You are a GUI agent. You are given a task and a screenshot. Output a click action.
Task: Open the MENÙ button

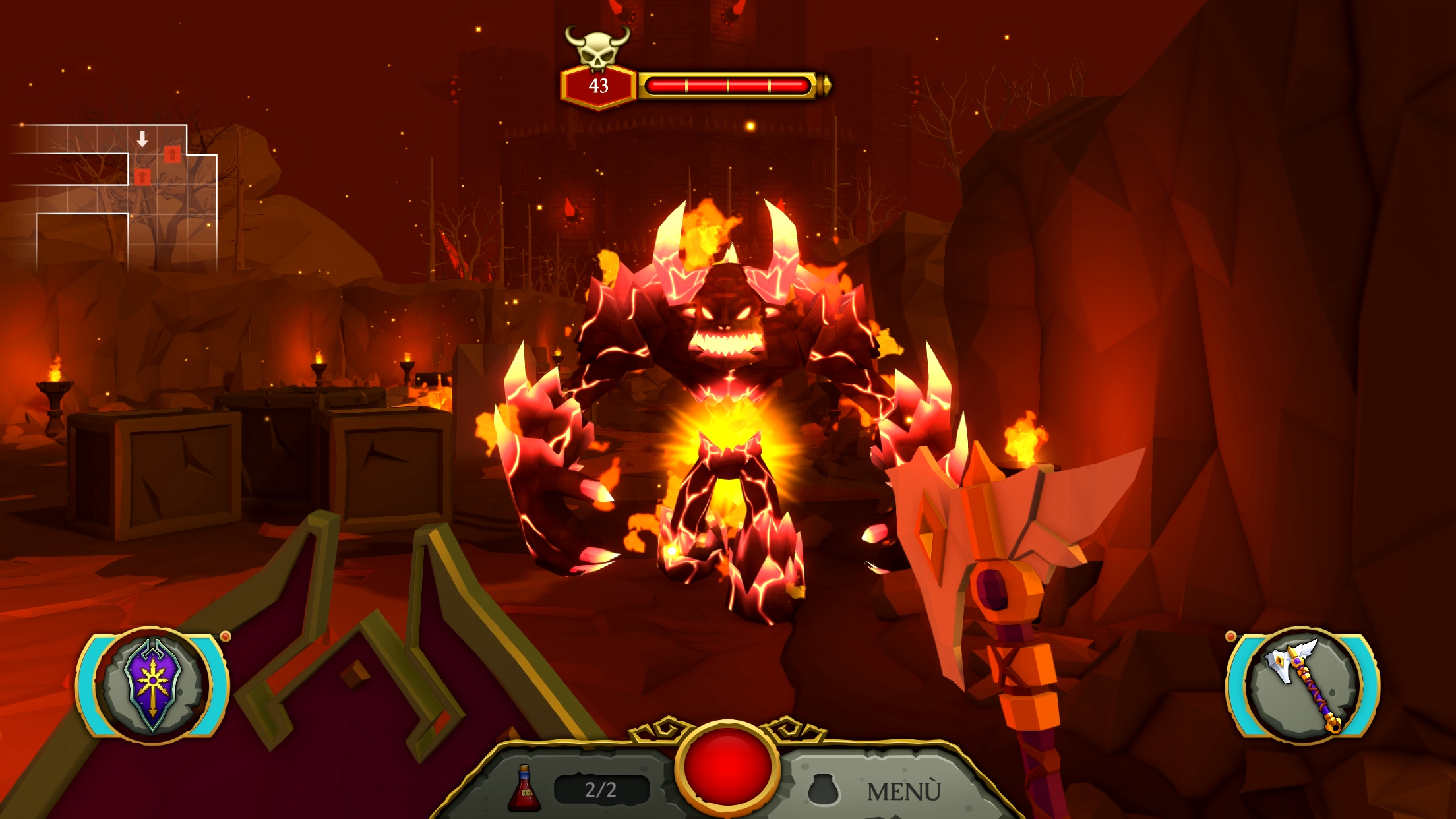(903, 791)
